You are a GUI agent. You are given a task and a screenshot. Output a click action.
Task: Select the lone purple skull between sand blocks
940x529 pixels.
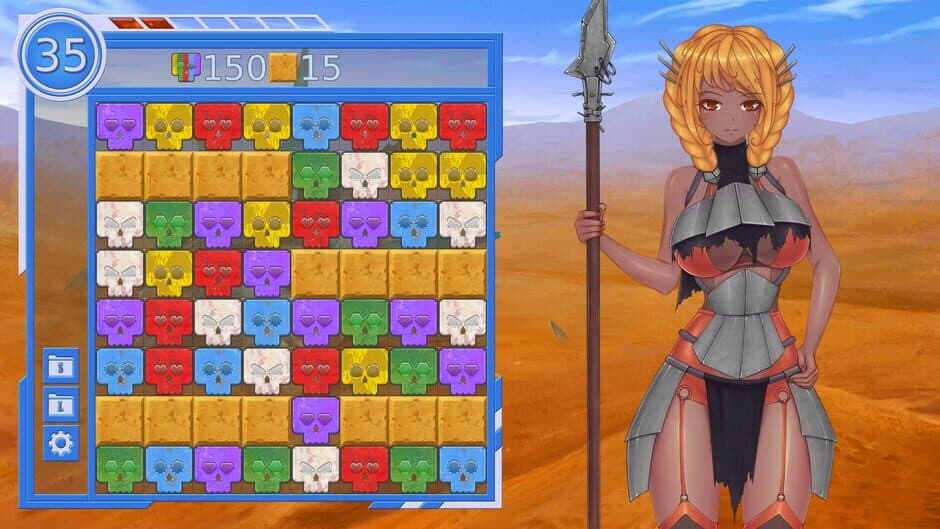point(316,419)
